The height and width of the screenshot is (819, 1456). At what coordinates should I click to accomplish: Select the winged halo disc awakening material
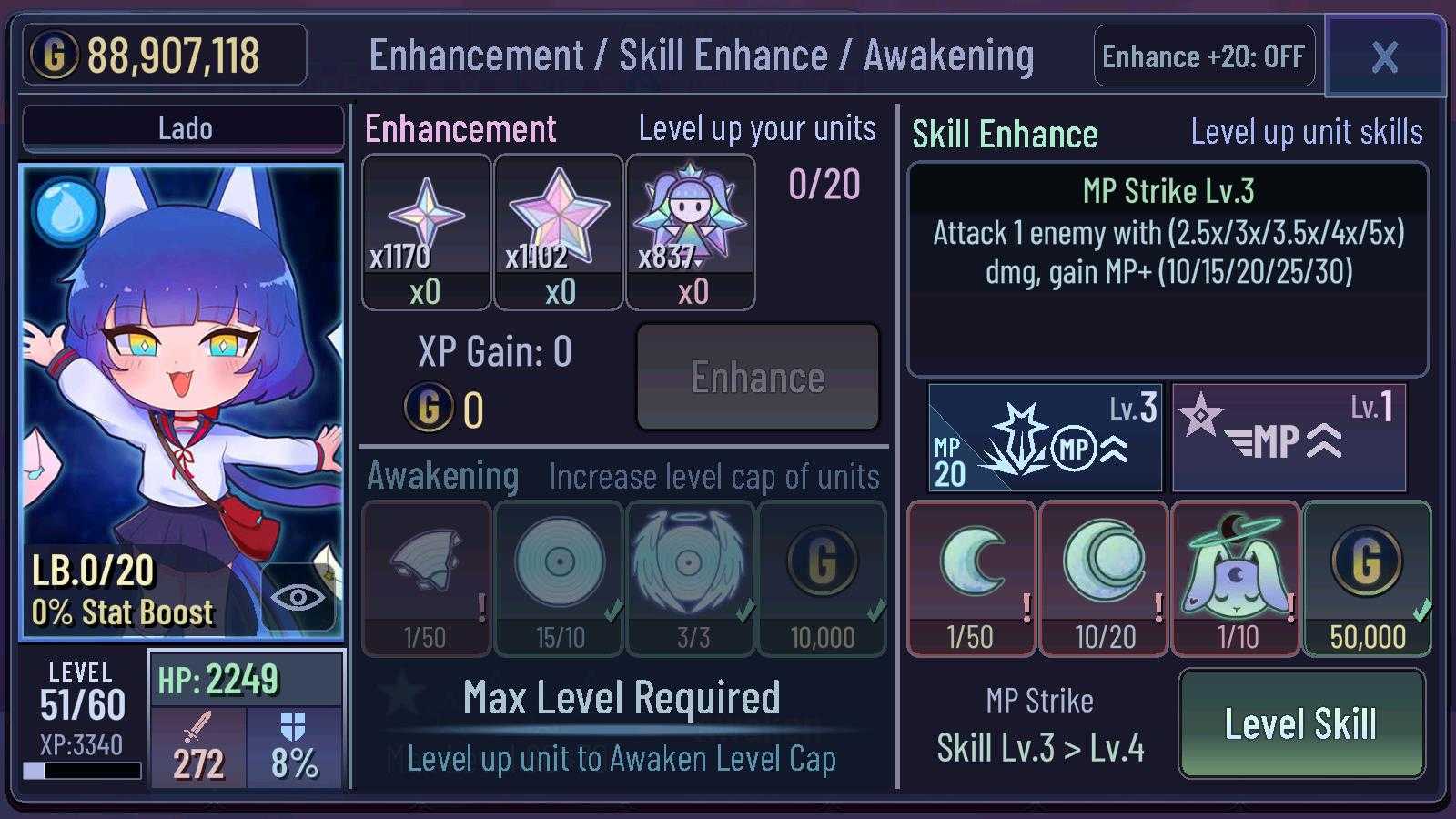(691, 577)
